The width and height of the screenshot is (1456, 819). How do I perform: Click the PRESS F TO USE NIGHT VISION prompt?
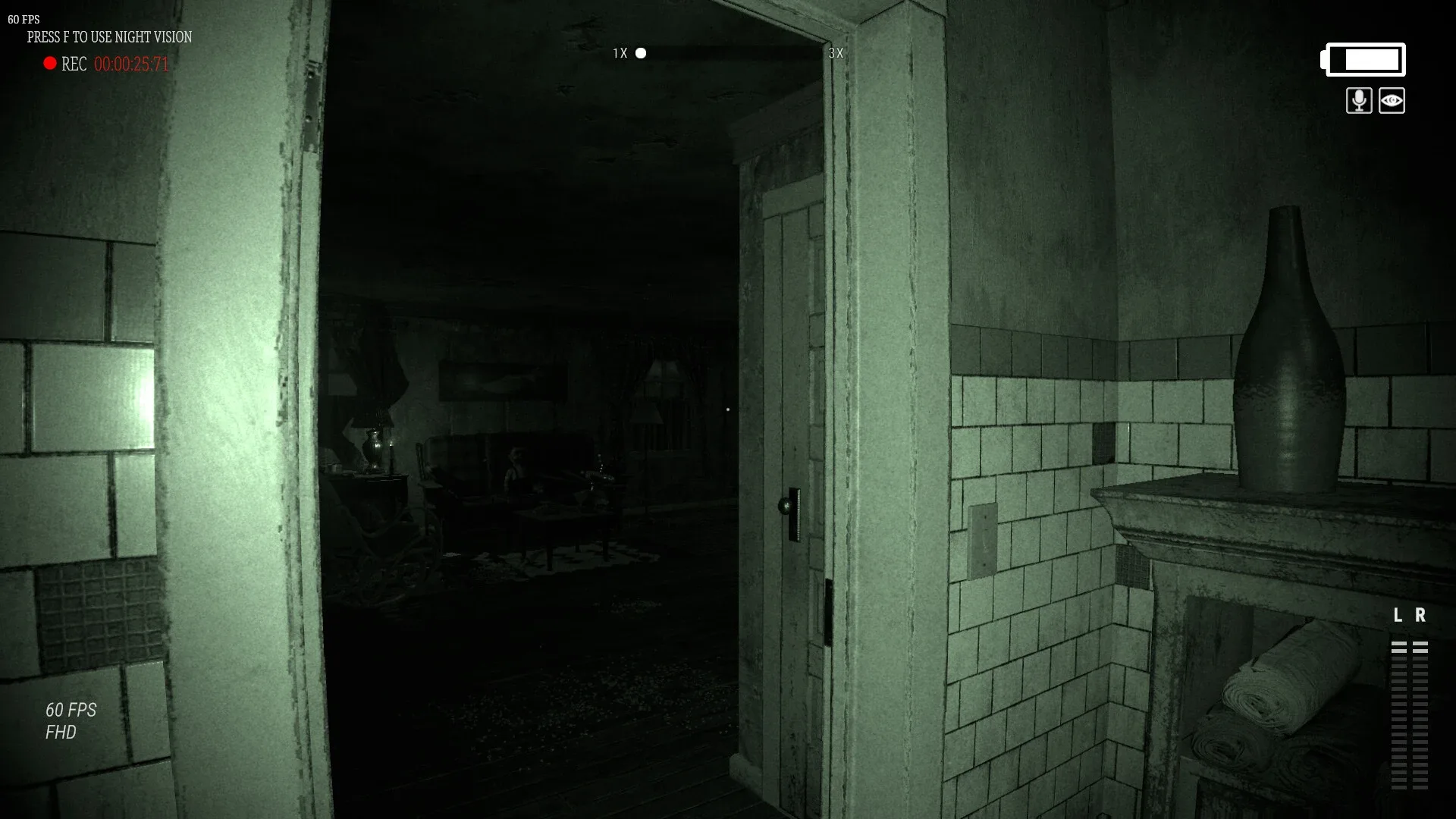(x=109, y=36)
